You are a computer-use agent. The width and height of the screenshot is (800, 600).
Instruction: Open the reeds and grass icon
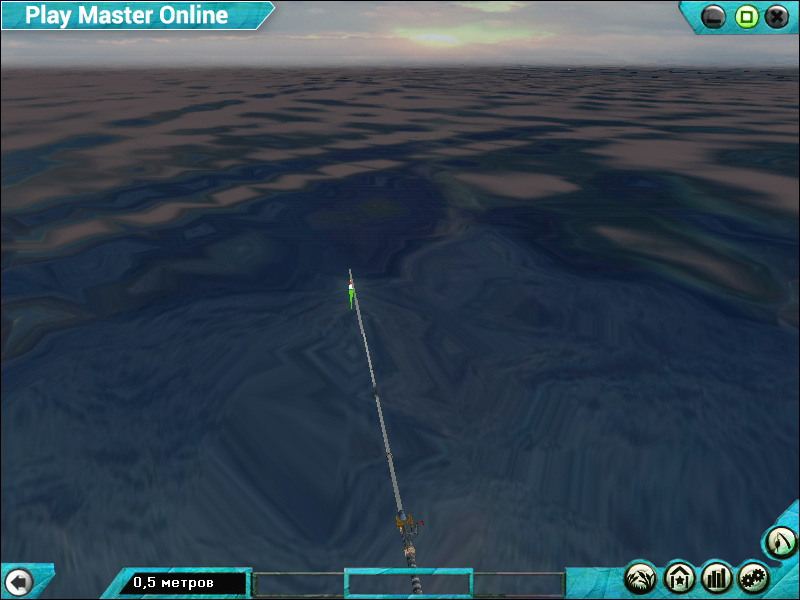point(641,577)
